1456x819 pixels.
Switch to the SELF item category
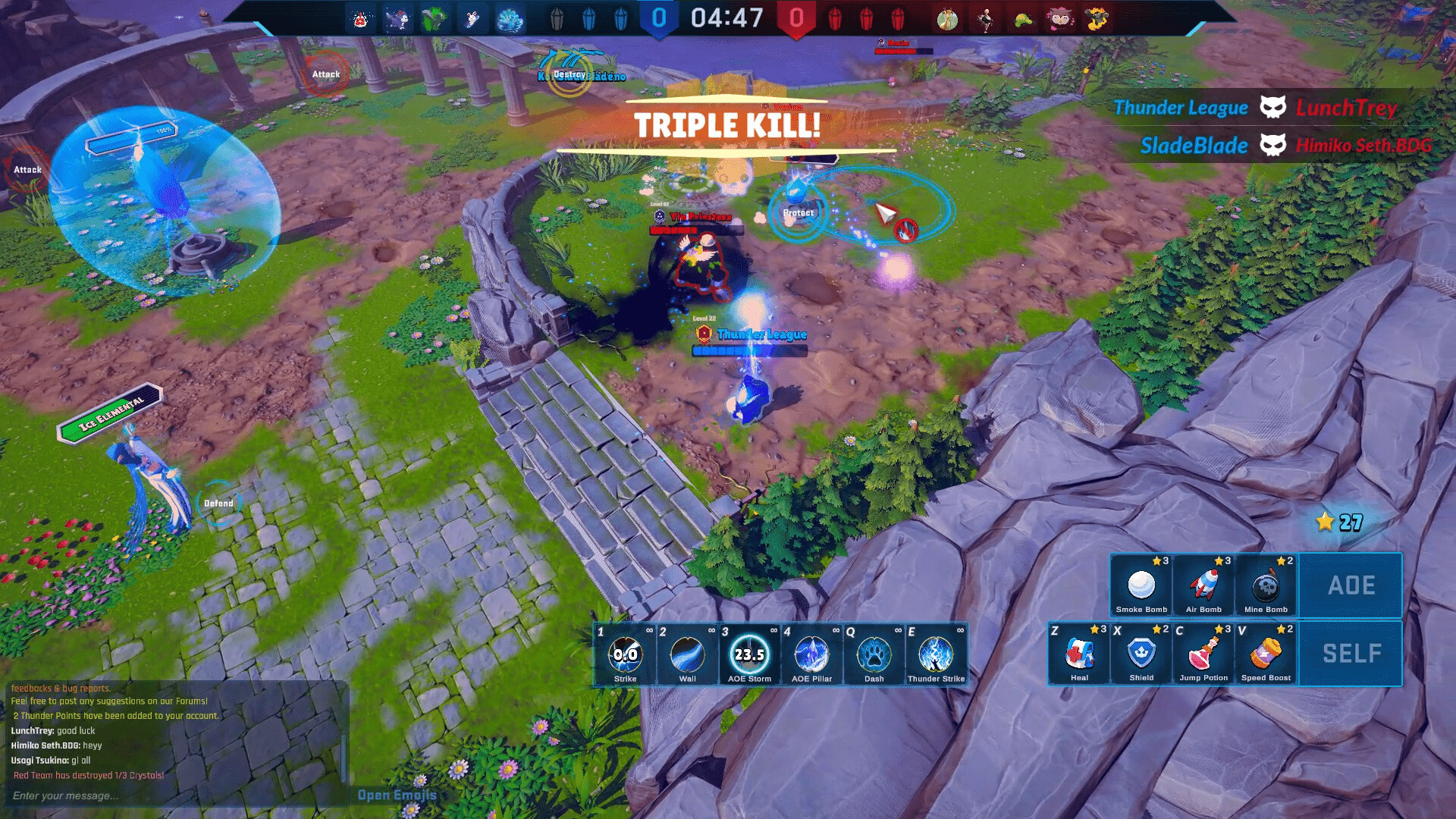point(1351,652)
